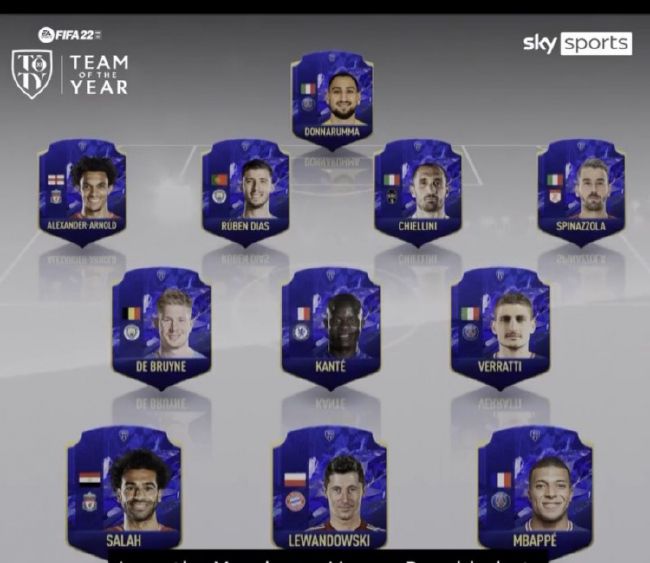
Task: Pick the Spinazzola player card
Action: [x=581, y=190]
